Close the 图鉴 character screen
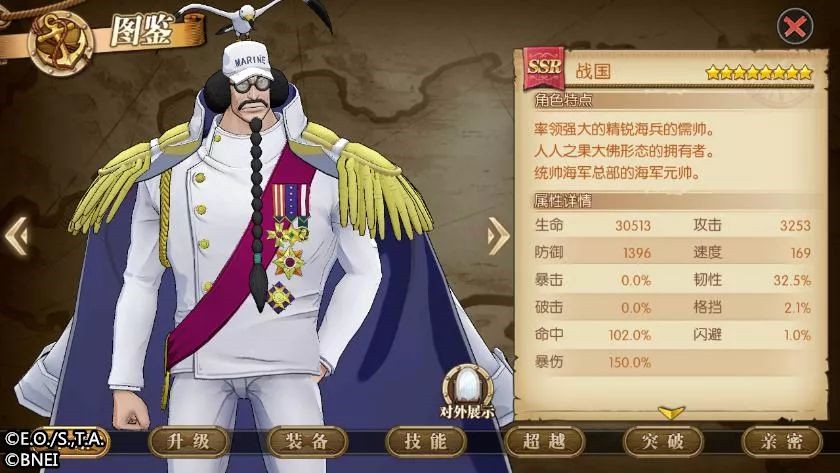The height and width of the screenshot is (473, 840). click(x=795, y=27)
